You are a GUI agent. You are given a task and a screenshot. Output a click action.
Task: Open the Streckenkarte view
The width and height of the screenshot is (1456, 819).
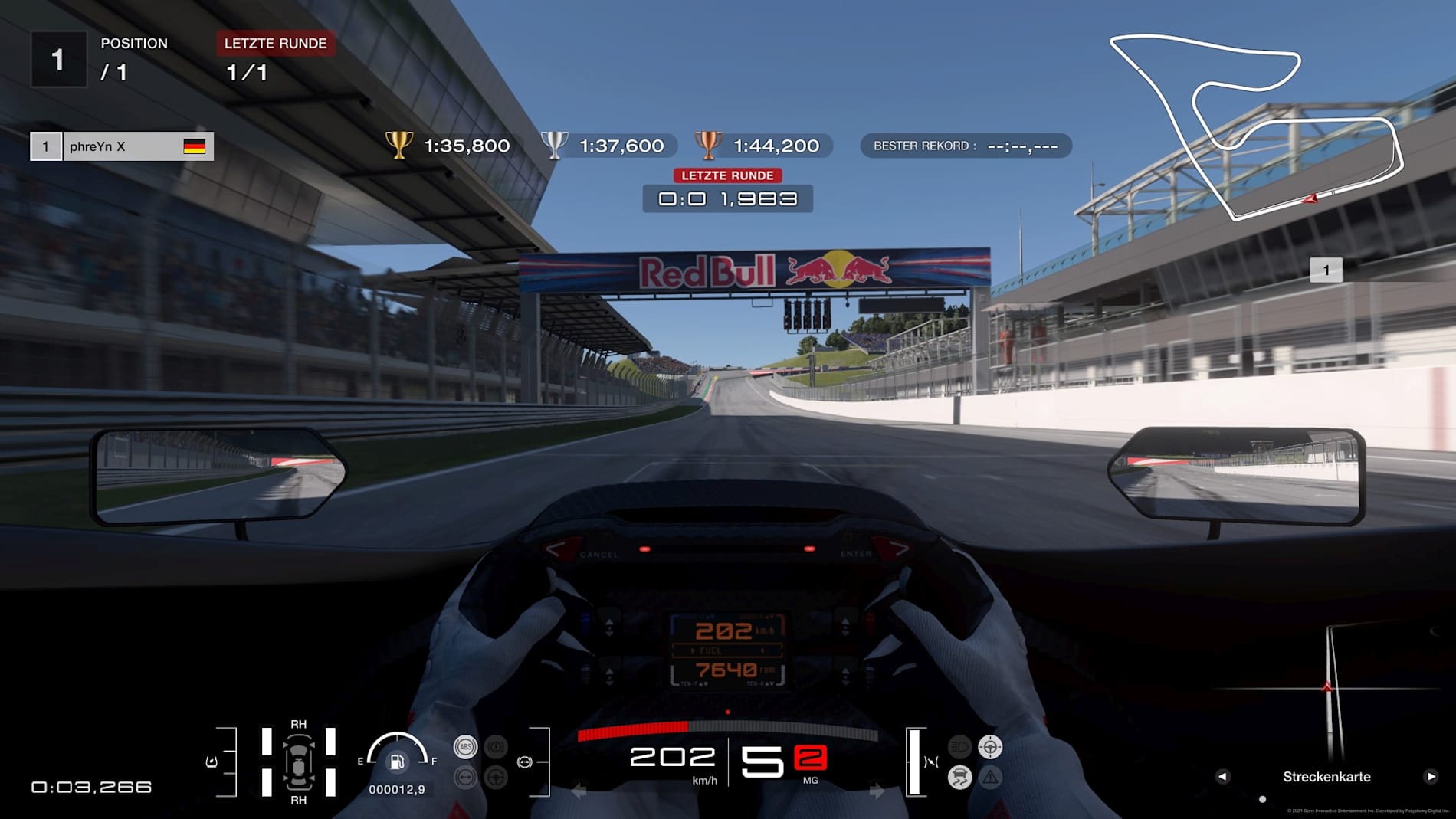(x=1326, y=776)
